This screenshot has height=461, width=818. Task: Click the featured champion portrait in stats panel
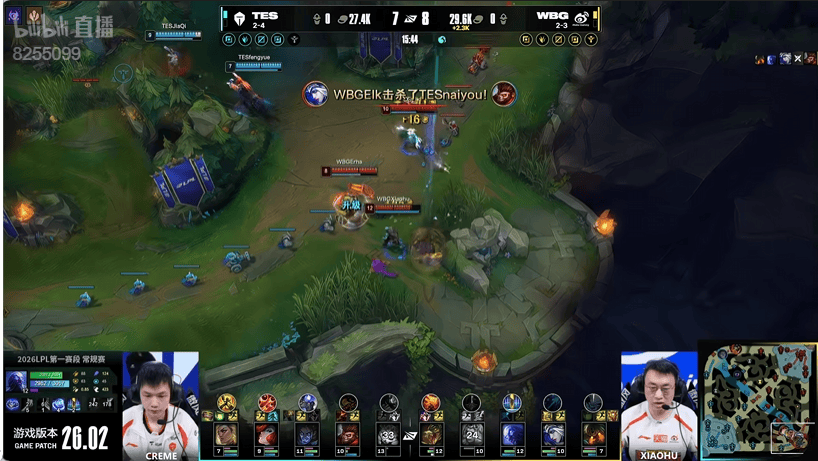tap(16, 381)
